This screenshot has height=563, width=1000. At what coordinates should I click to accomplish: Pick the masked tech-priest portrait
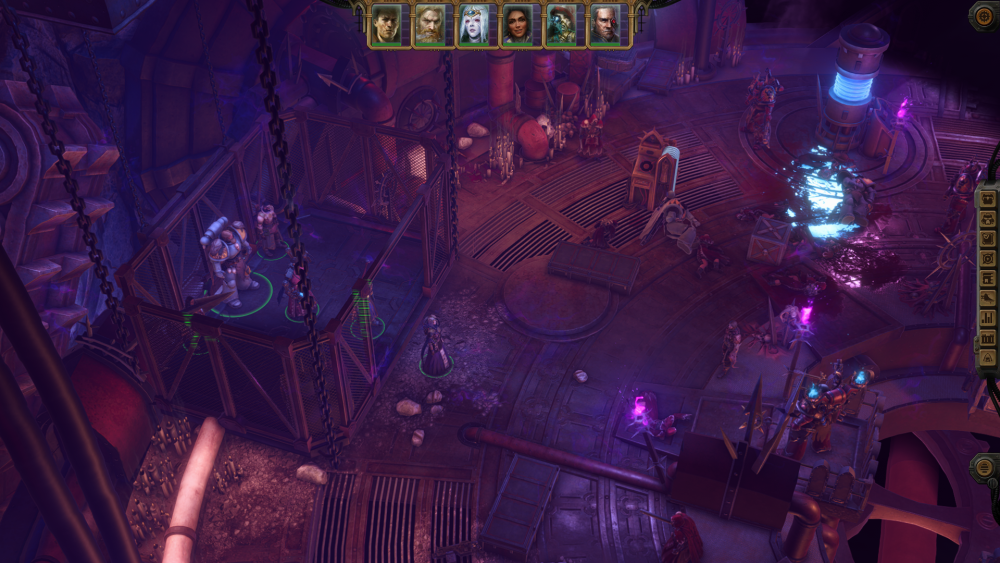561,25
